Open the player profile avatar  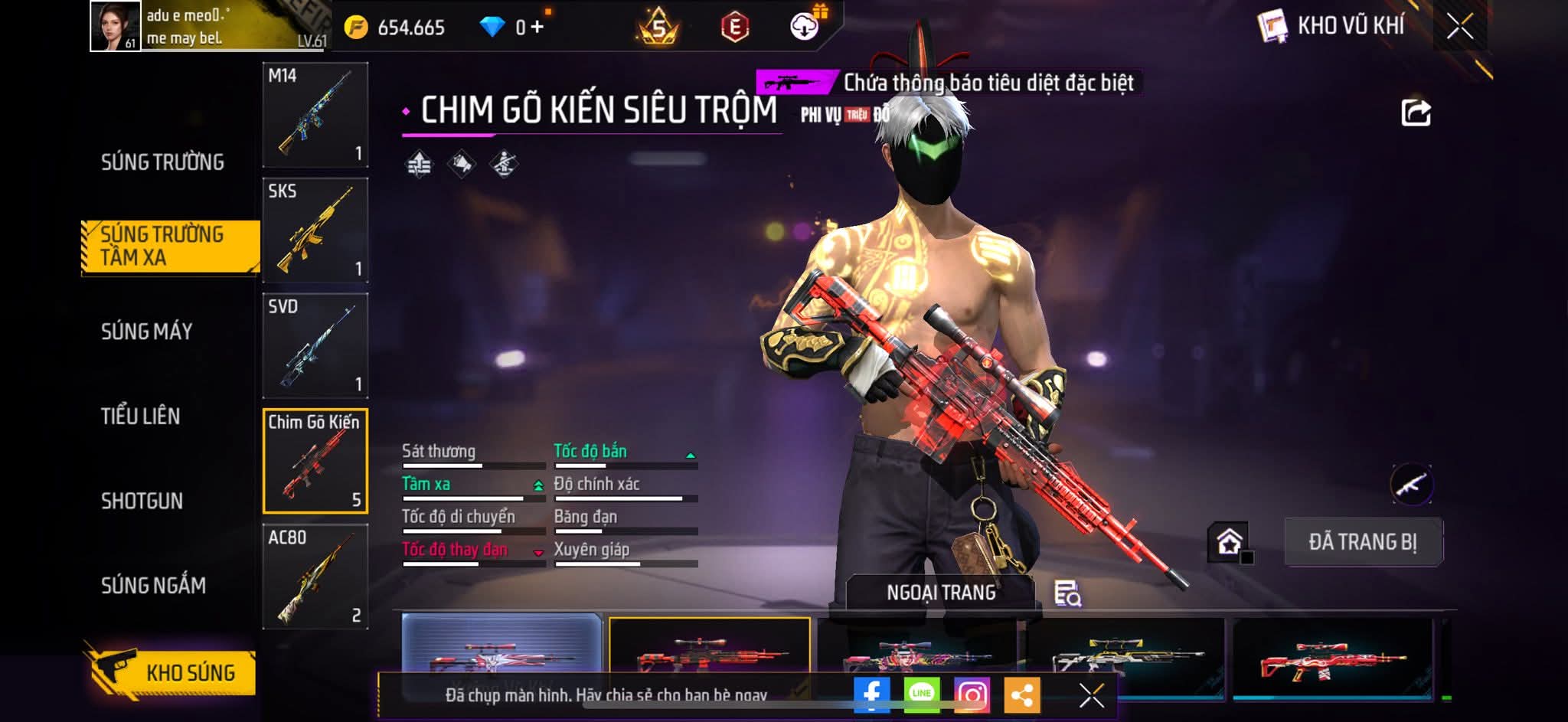pyautogui.click(x=116, y=26)
